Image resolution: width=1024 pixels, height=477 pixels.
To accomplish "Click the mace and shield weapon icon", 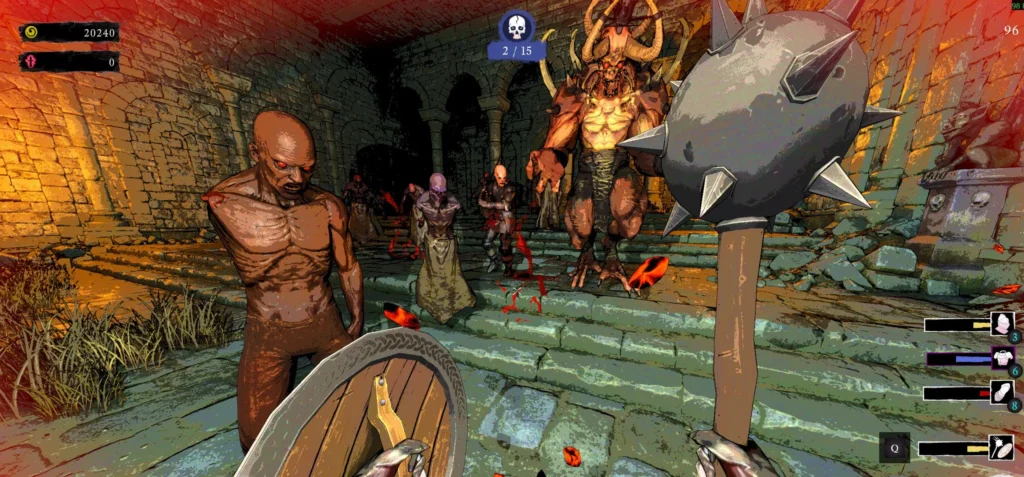I will (1001, 447).
